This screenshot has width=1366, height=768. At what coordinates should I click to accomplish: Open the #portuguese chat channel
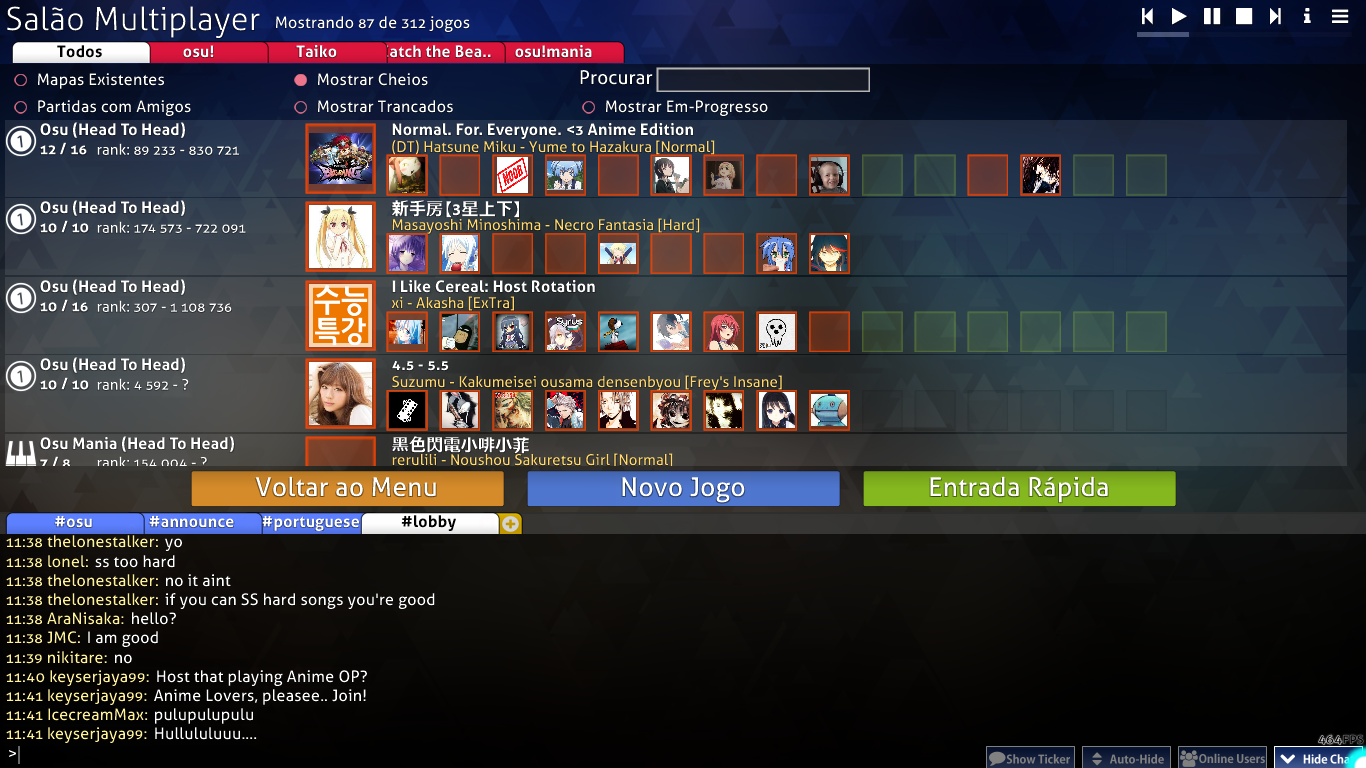(x=311, y=522)
